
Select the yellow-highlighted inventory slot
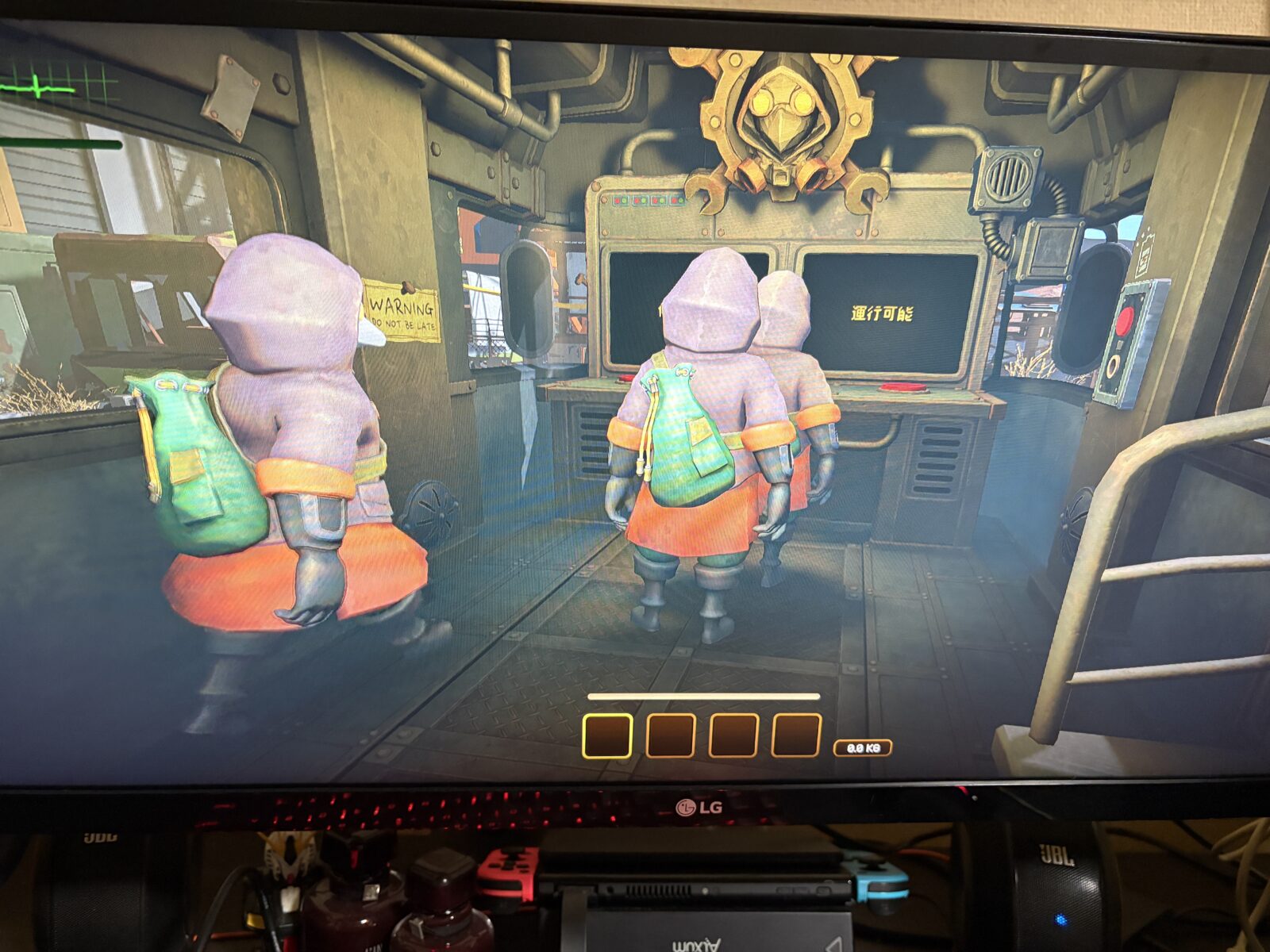(607, 735)
